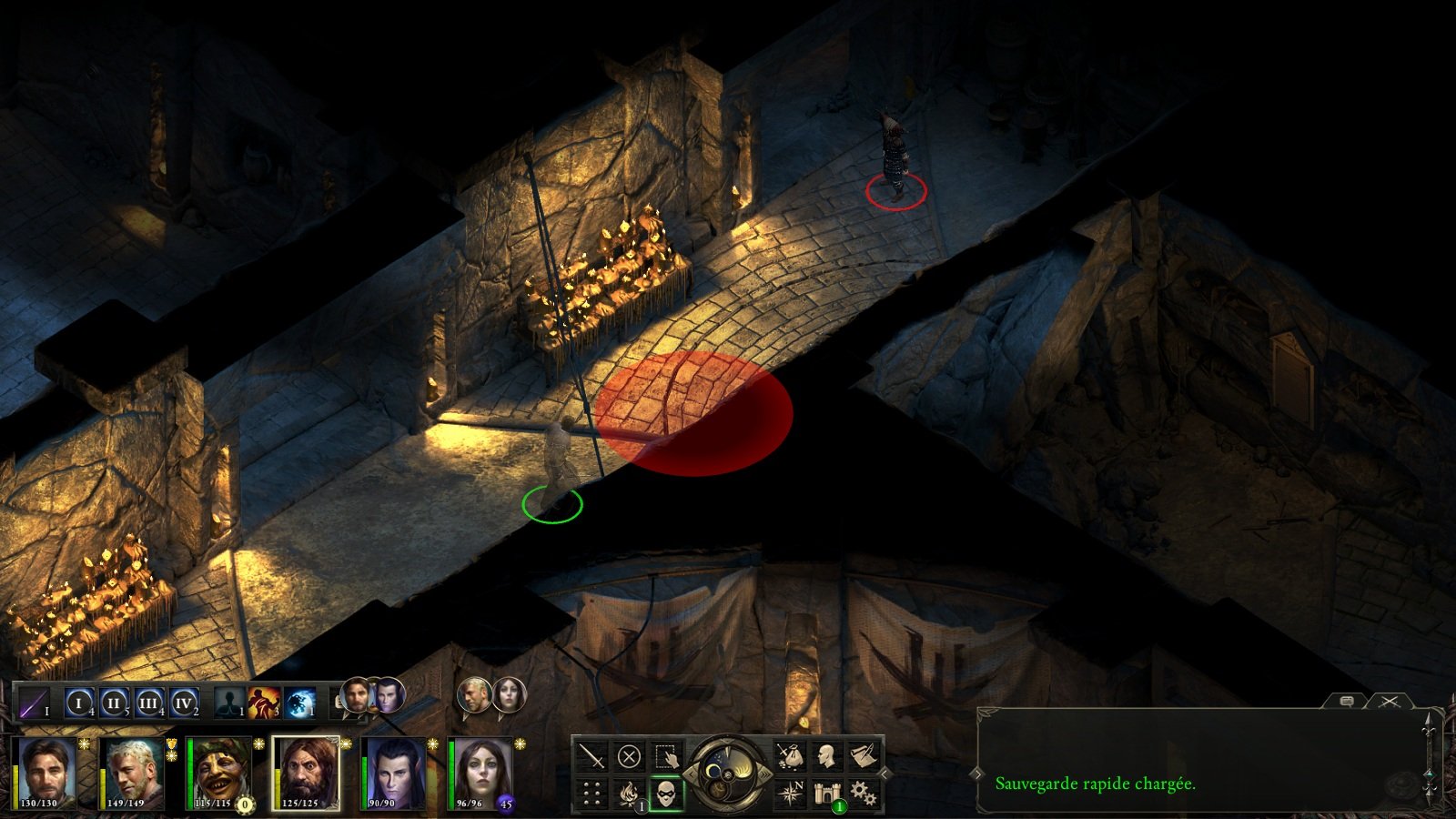The height and width of the screenshot is (819, 1456).
Task: Activate the orange flexing figure ability
Action: coord(264,703)
